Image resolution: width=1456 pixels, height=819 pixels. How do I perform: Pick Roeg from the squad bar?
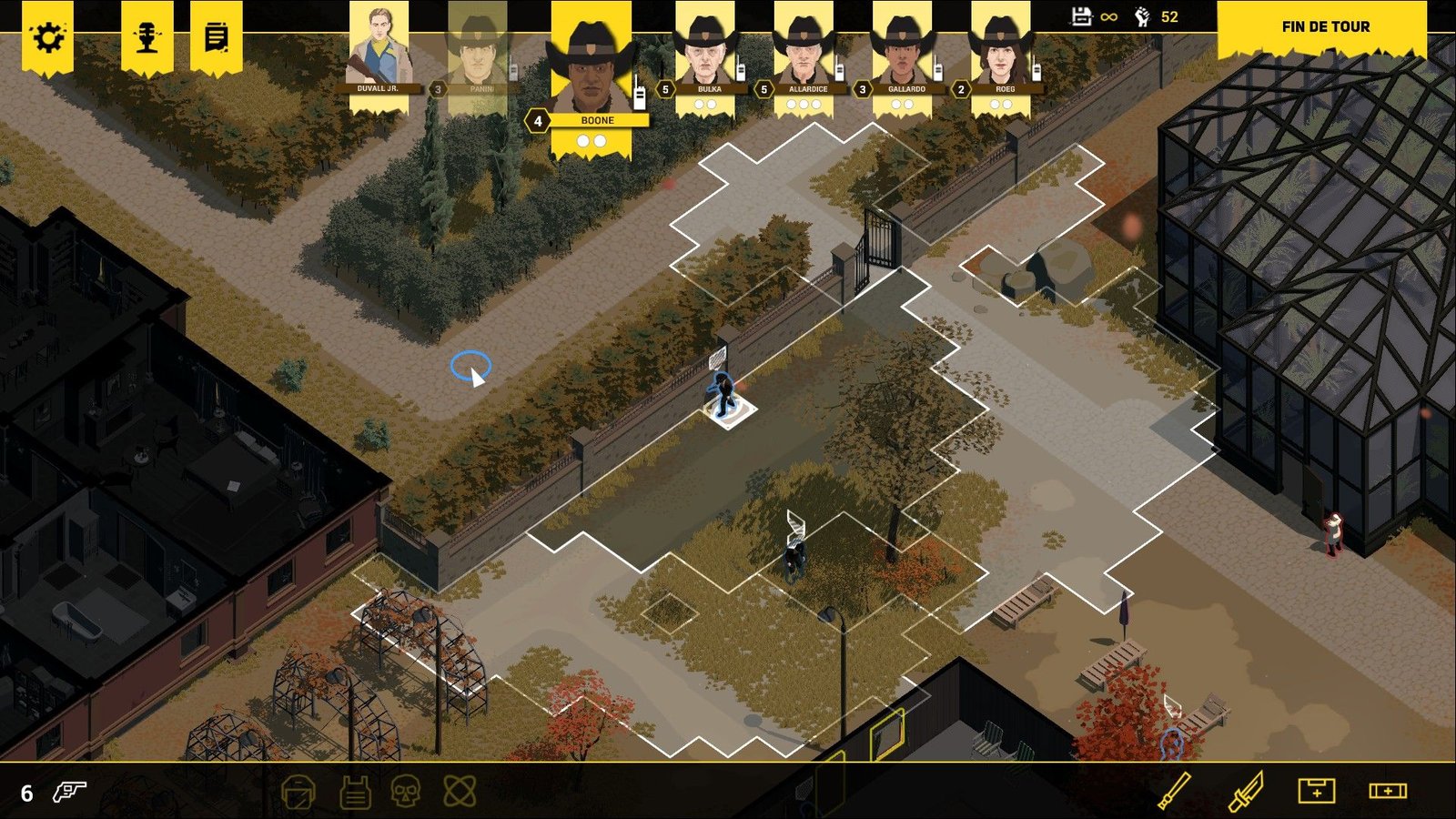point(1001,55)
